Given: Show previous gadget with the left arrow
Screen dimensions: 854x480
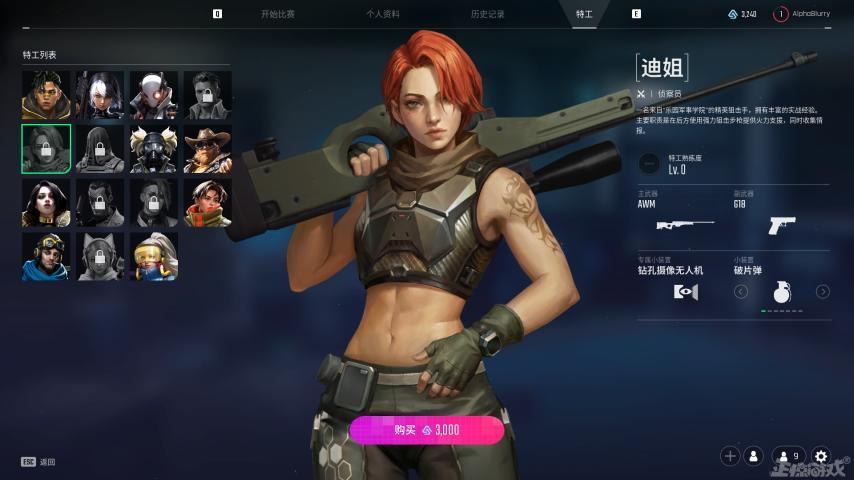Looking at the screenshot, I should click(741, 292).
